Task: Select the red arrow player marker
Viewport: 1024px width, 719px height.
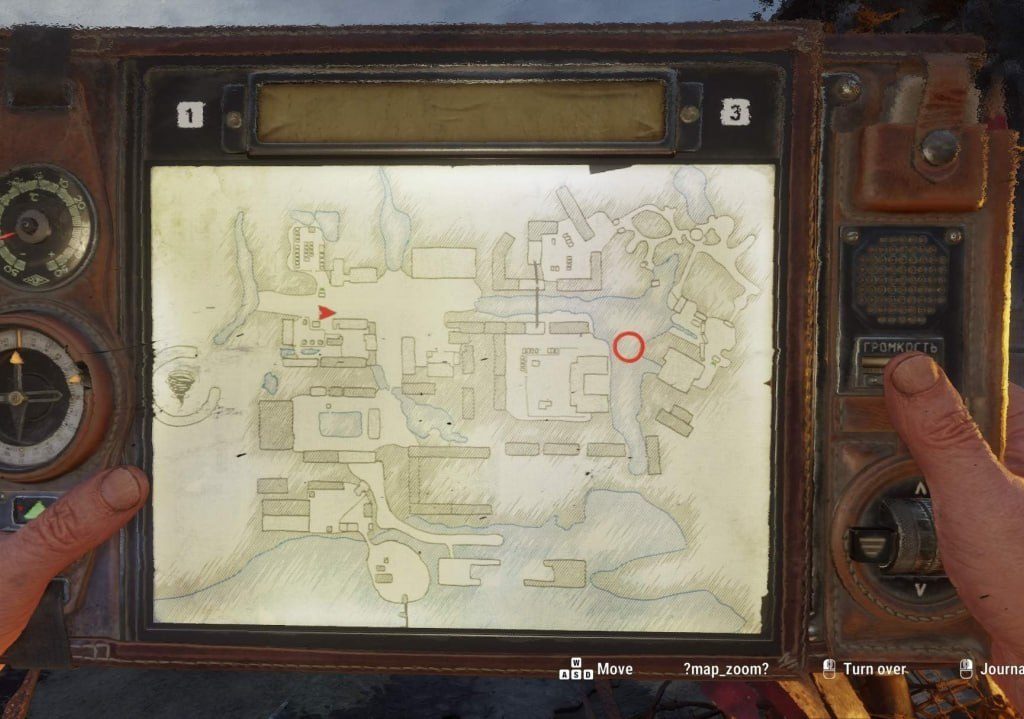Action: pos(326,313)
